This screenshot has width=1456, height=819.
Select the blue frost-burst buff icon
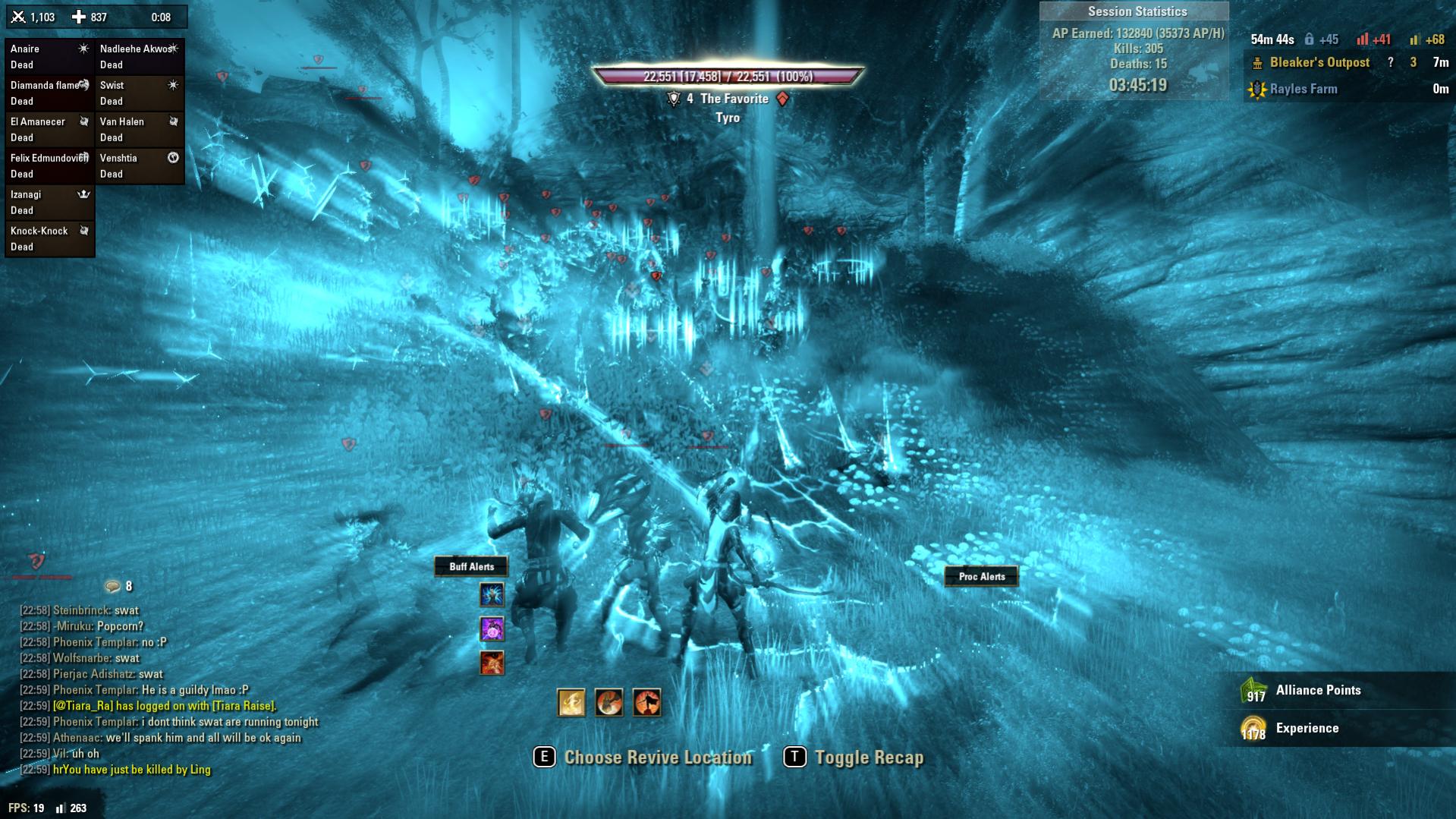click(x=492, y=594)
